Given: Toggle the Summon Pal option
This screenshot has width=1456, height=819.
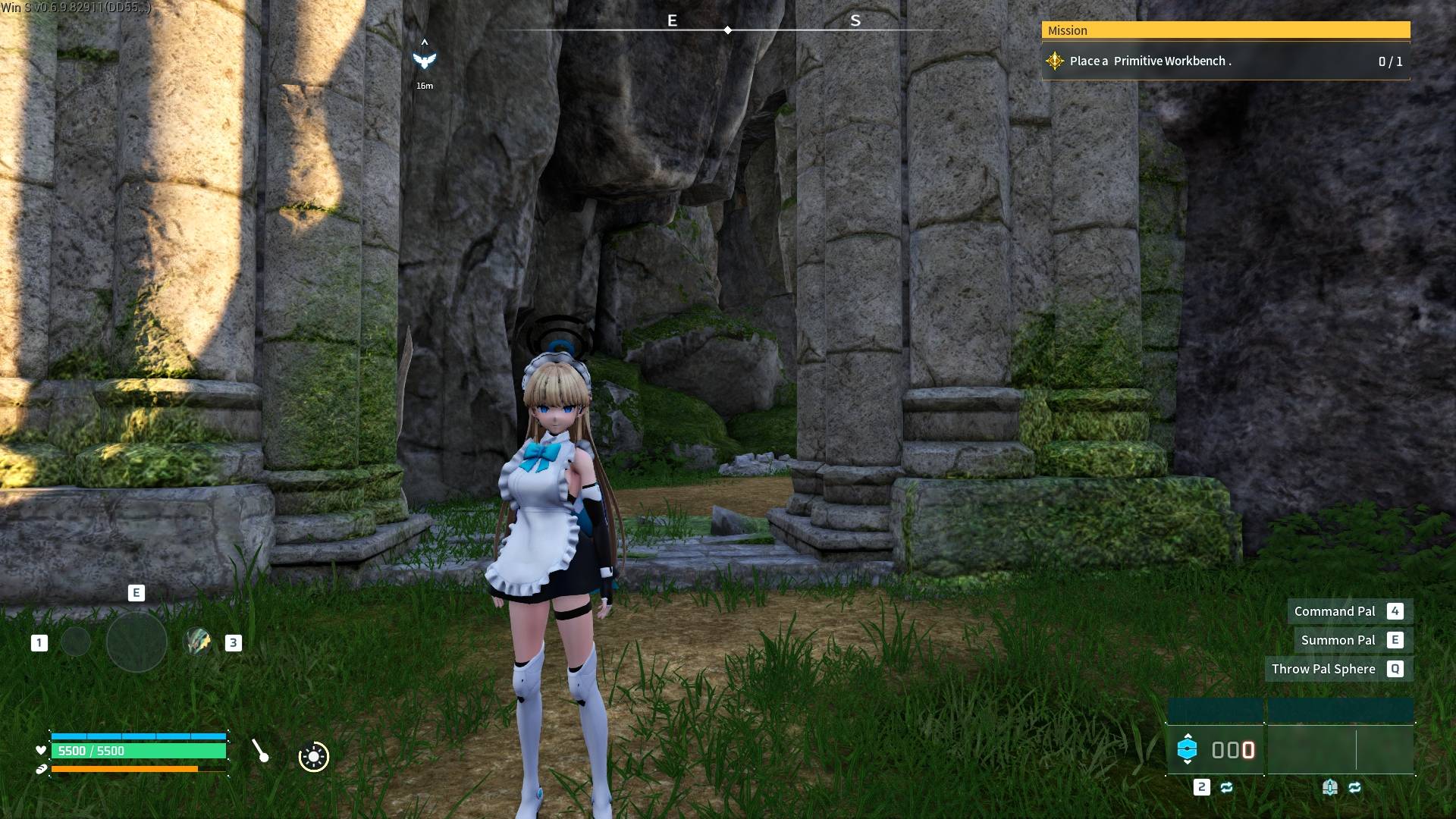Looking at the screenshot, I should click(1339, 640).
